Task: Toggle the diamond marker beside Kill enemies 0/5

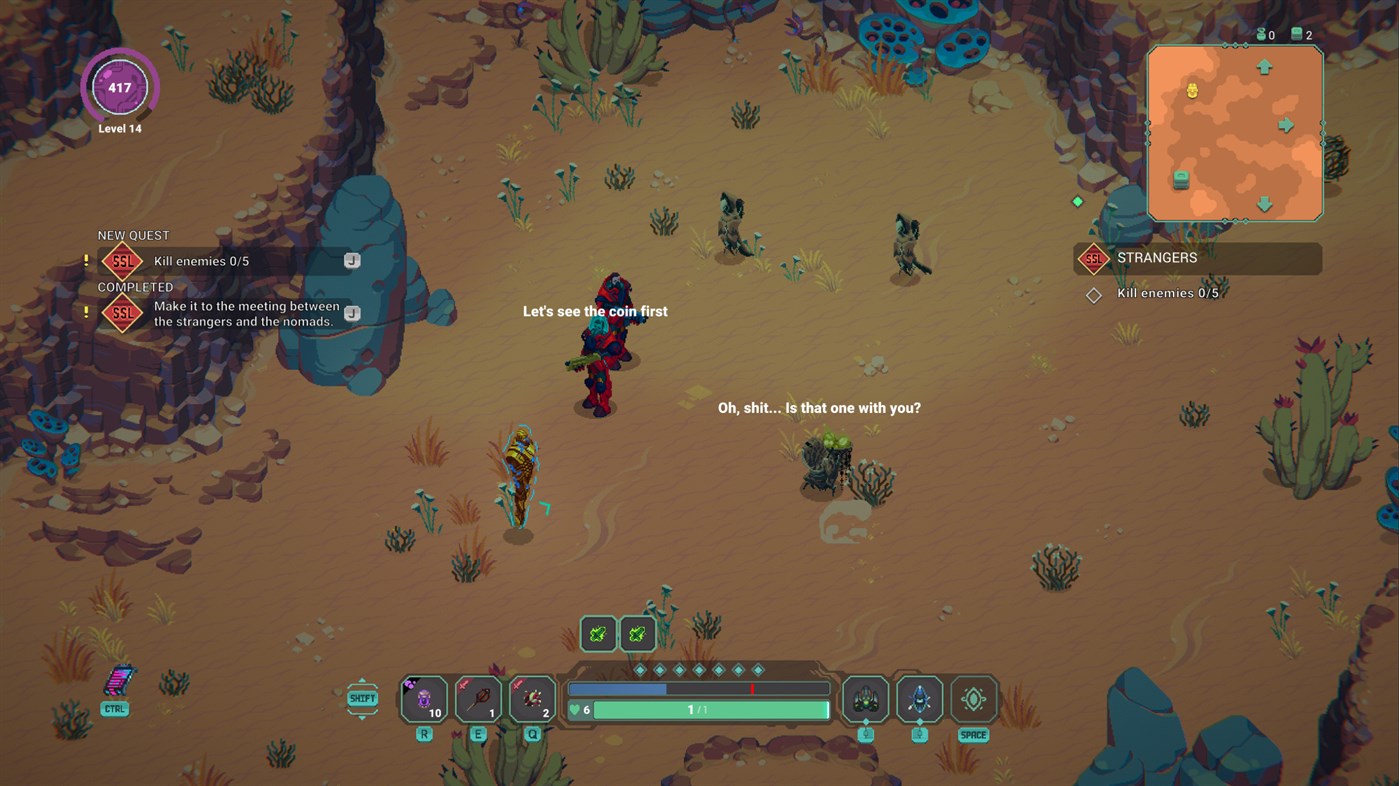Action: 1093,293
